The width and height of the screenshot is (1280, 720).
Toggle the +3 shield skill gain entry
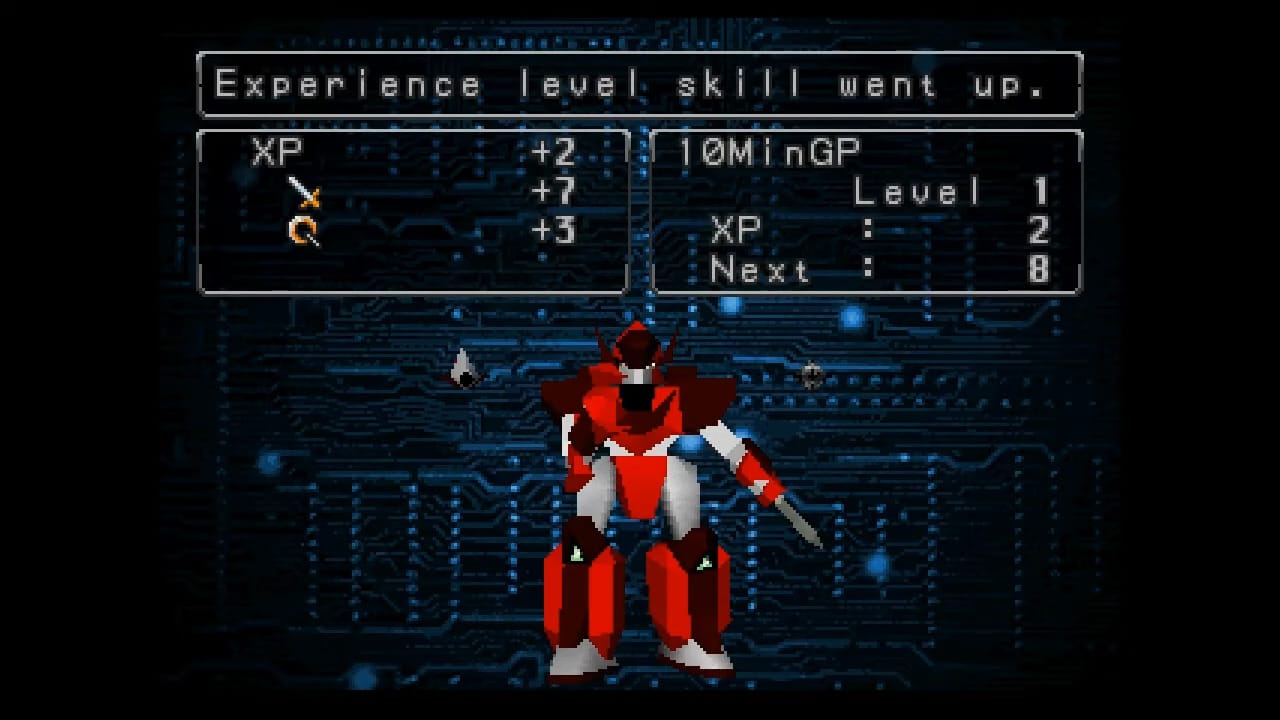click(555, 232)
